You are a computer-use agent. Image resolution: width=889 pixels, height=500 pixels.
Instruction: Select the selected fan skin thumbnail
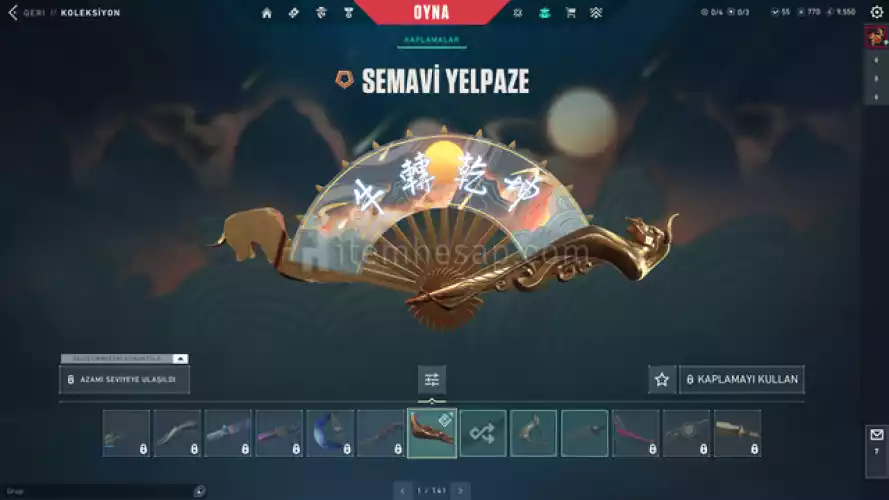click(432, 433)
